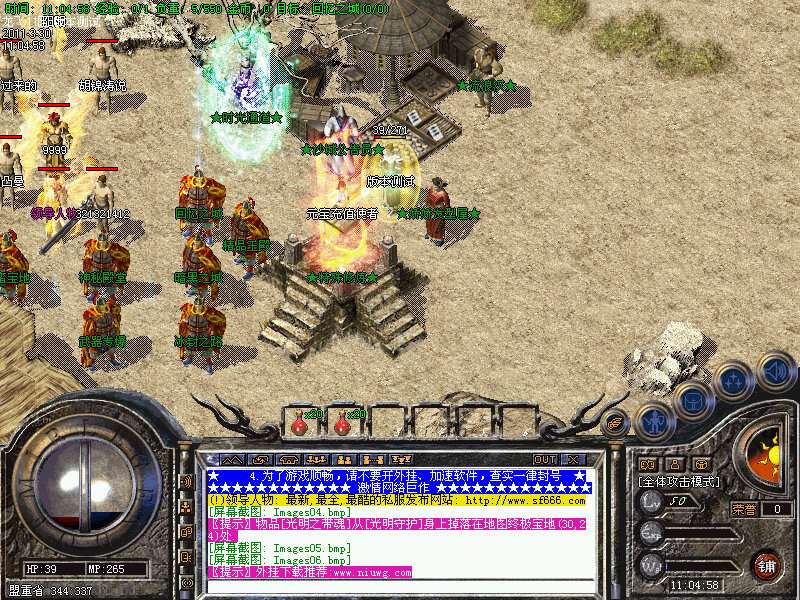Use the second red potion in belt
This screenshot has height=600, width=800.
[342, 424]
